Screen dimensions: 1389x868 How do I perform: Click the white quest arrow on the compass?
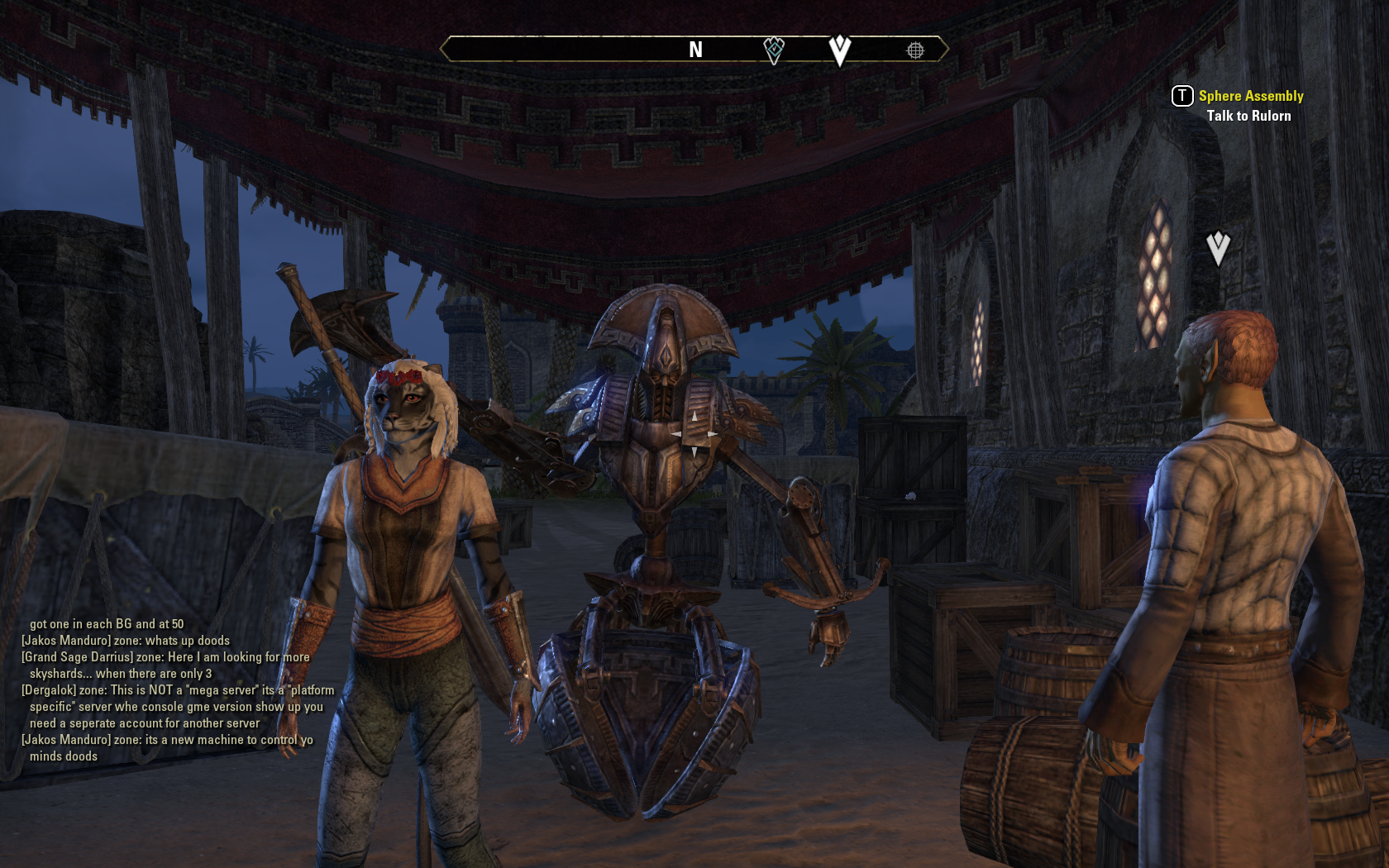point(839,50)
